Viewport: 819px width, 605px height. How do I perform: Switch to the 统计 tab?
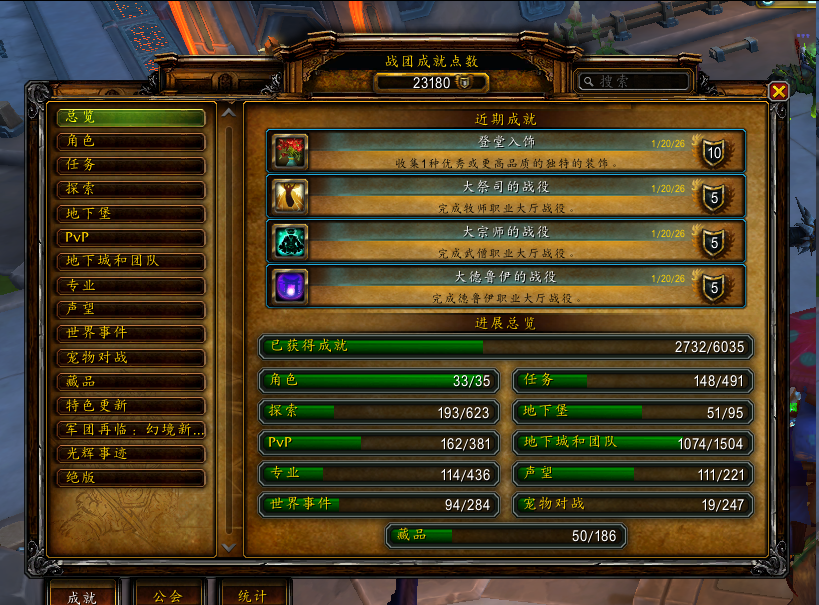tap(252, 596)
